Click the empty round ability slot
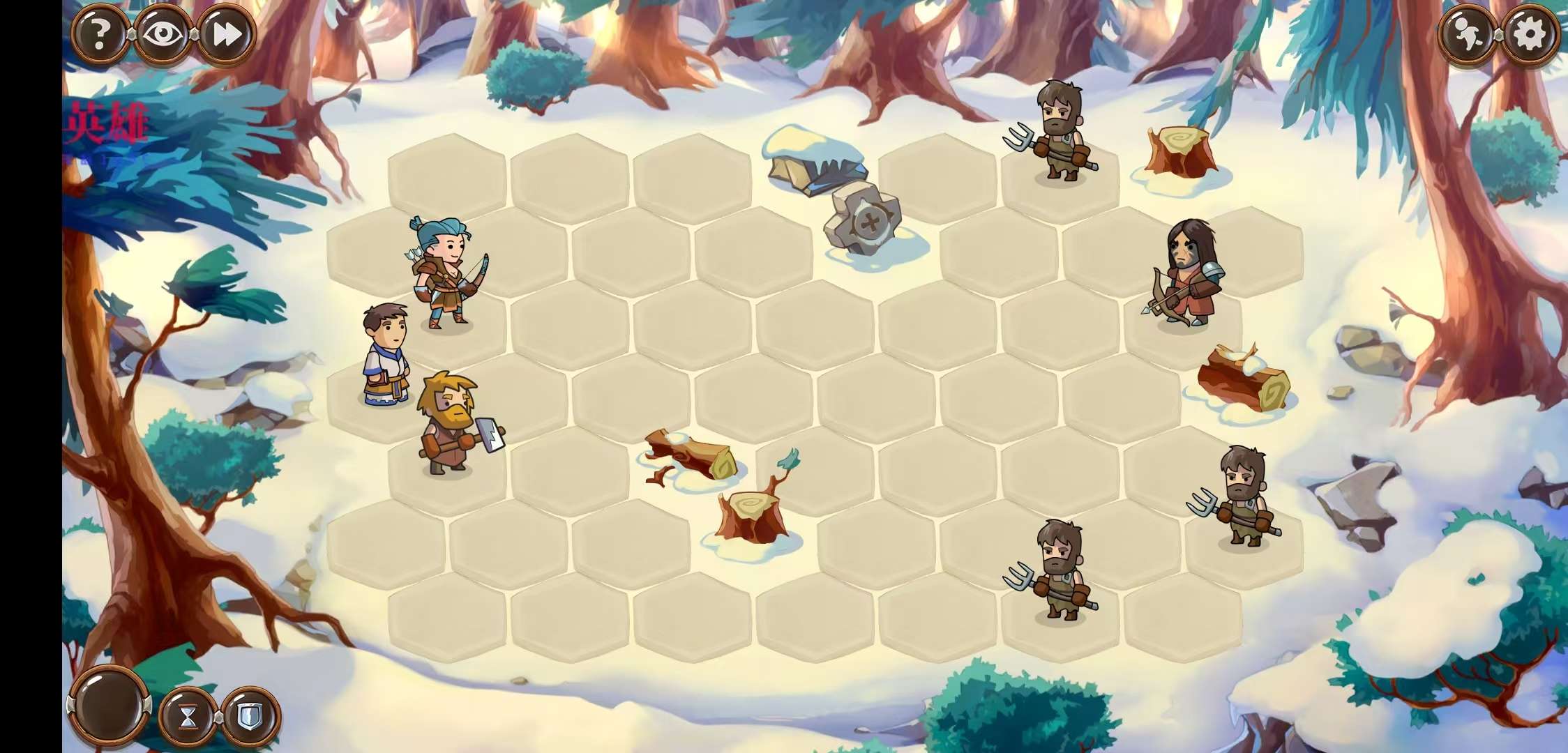Viewport: 1568px width, 753px height. [x=110, y=706]
